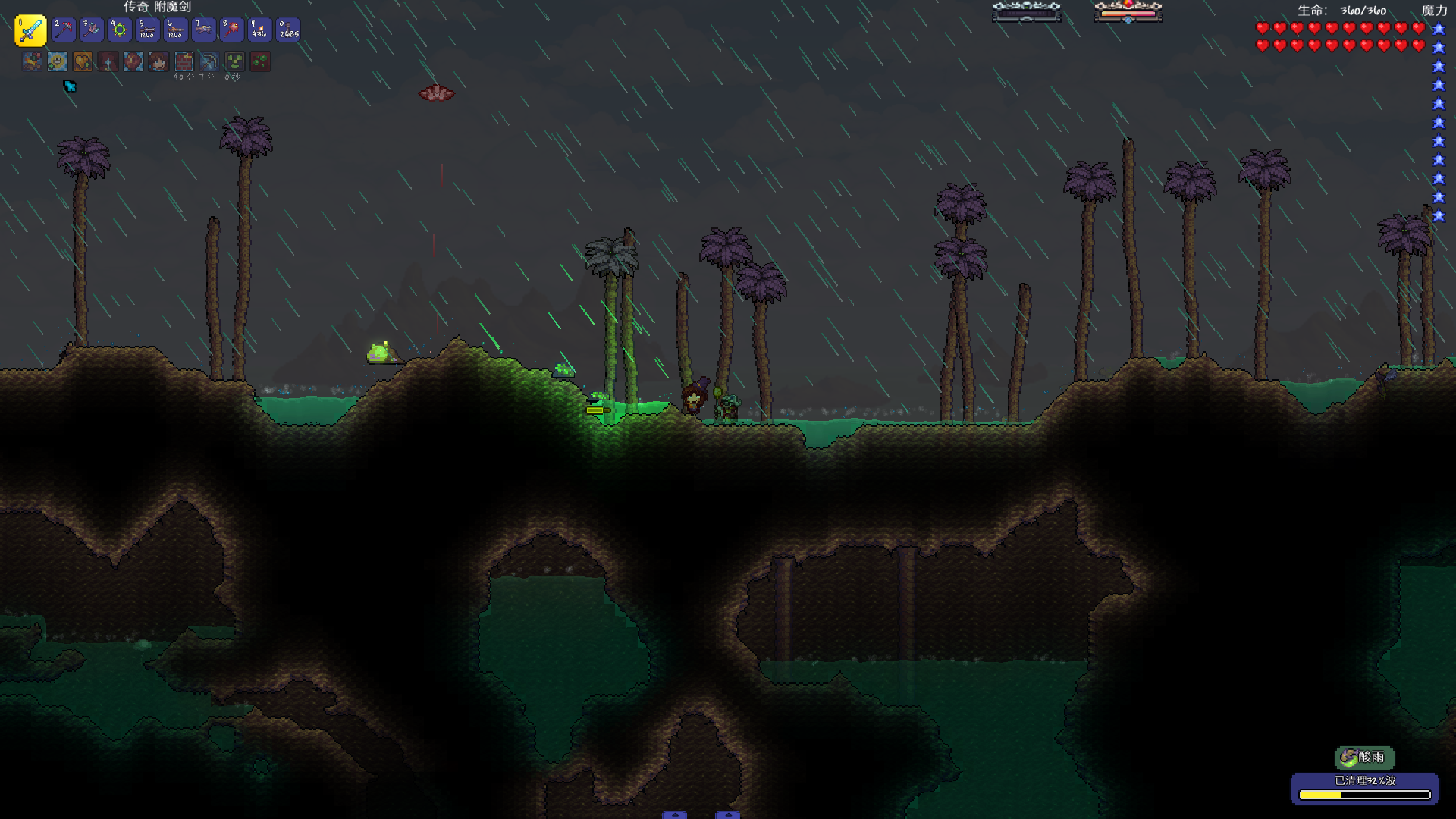Click the green spores debuff icon

(260, 61)
